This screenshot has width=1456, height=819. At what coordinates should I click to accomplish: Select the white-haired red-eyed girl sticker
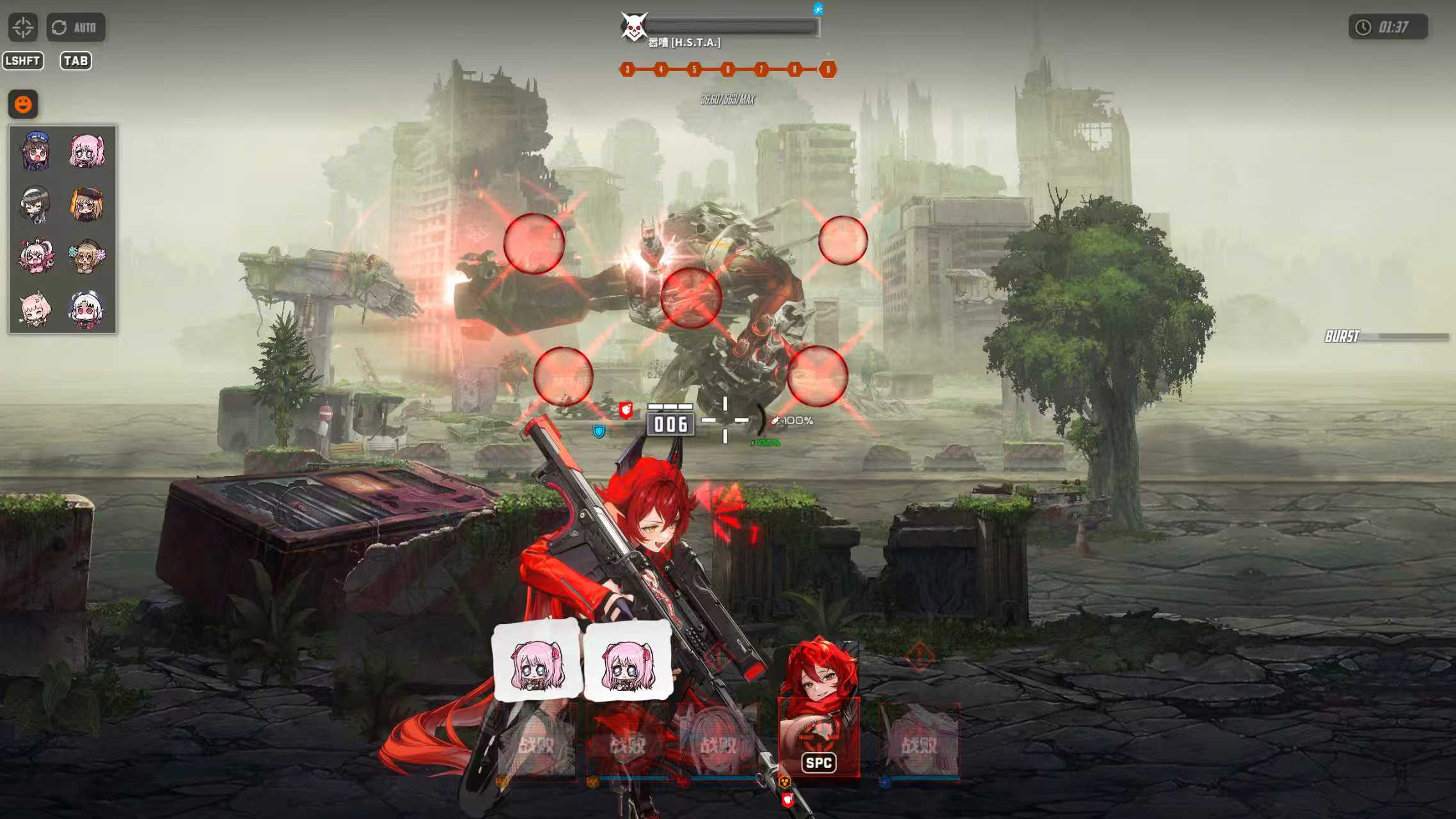coord(87,309)
